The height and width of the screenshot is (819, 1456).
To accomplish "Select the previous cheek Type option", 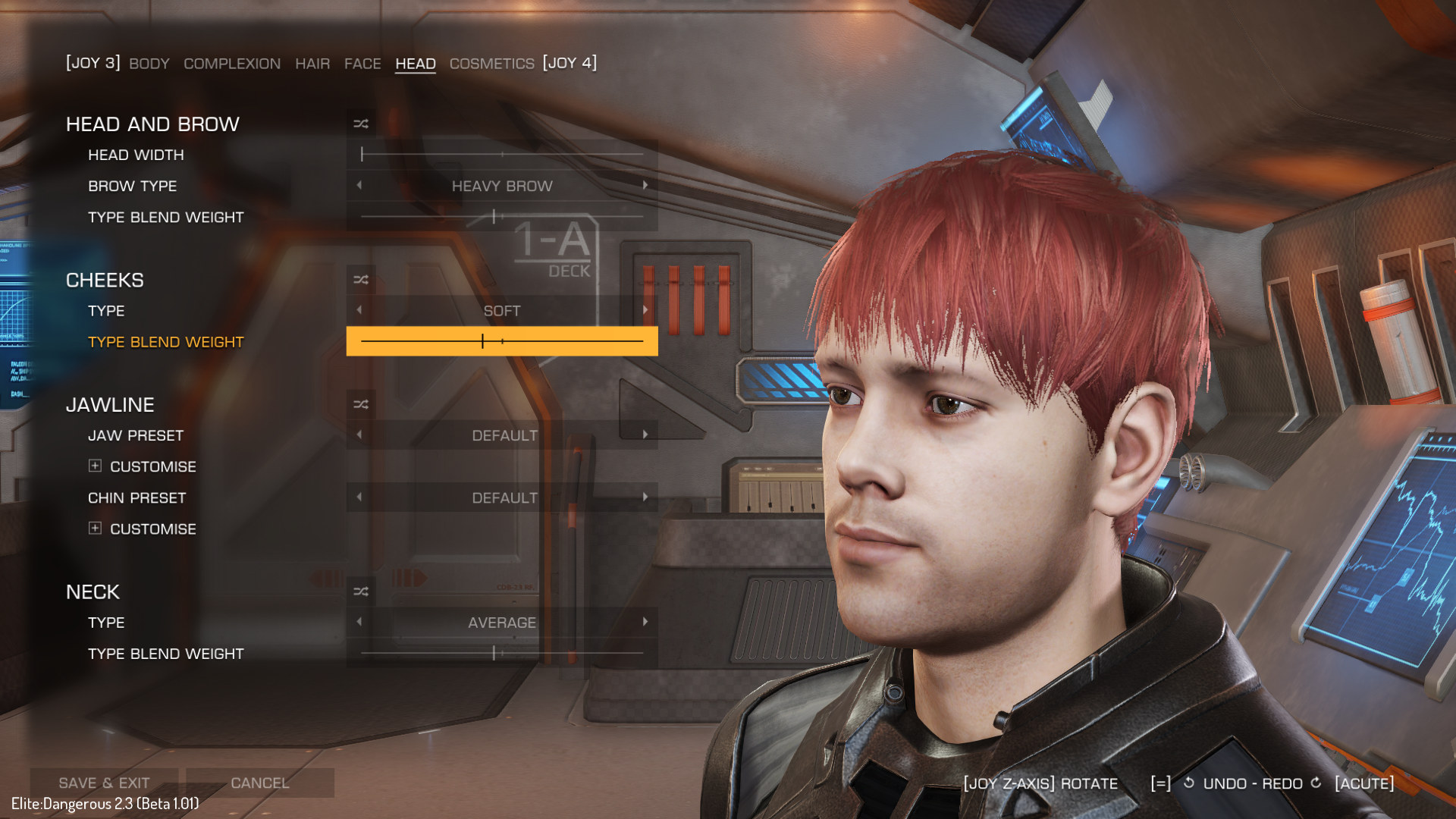I will point(359,310).
